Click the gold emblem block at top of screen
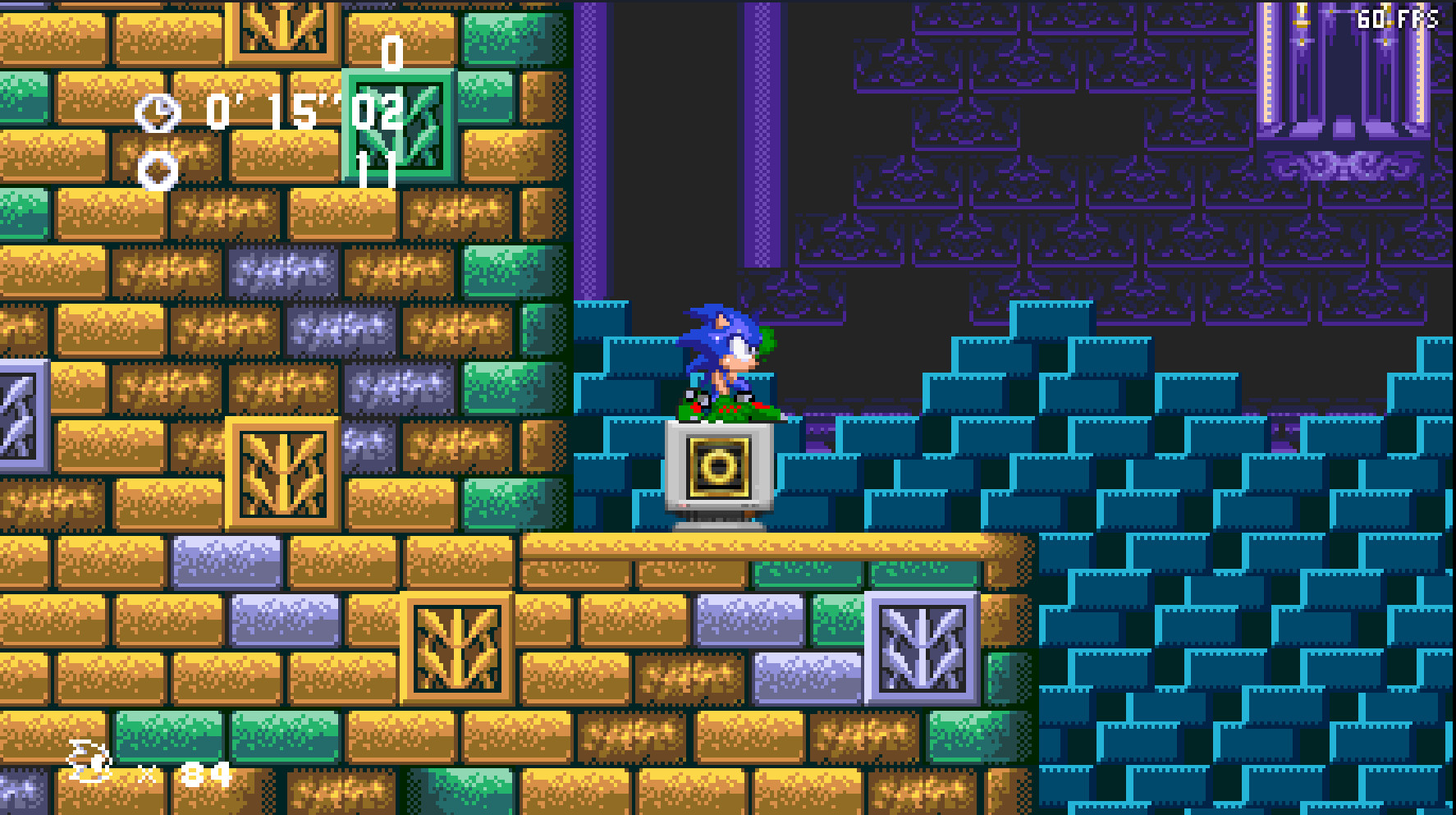This screenshot has width=1456, height=815. (282, 25)
